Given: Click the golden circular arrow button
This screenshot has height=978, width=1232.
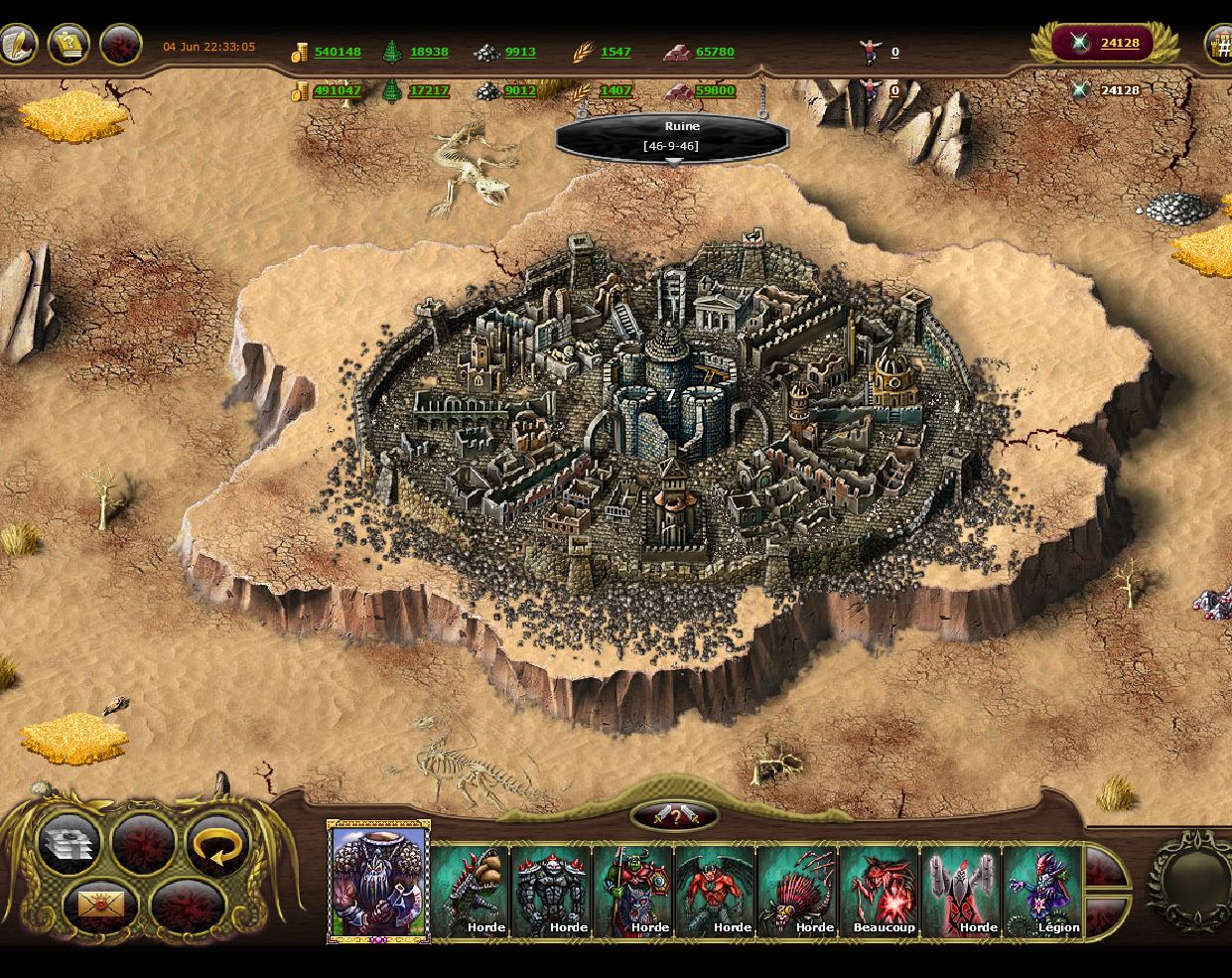Looking at the screenshot, I should (215, 844).
